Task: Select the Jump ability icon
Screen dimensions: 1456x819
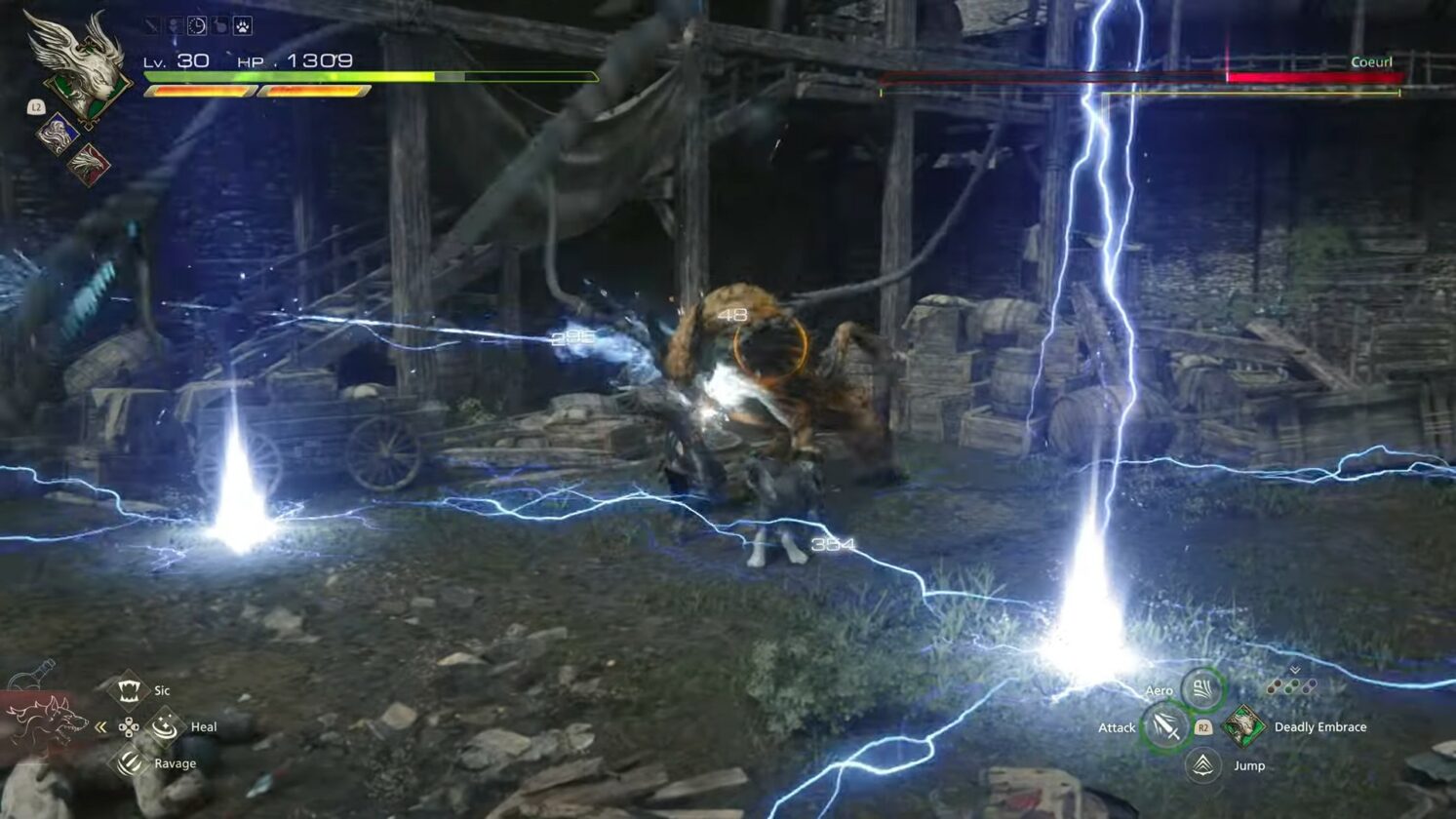Action: 1200,765
